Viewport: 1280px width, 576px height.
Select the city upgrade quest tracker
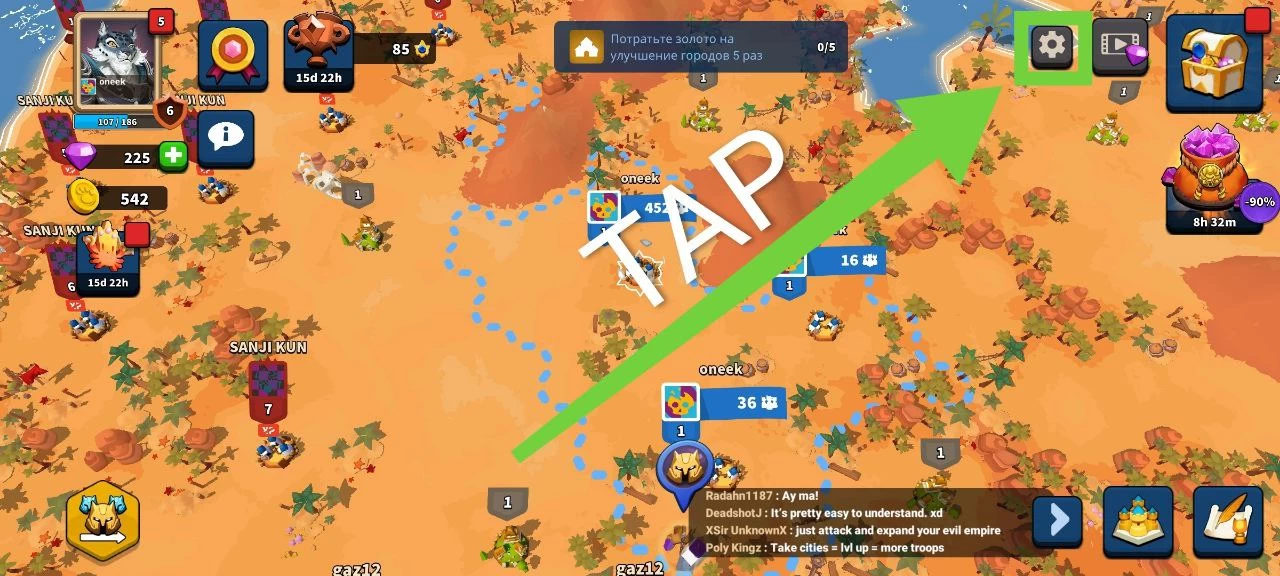[700, 47]
